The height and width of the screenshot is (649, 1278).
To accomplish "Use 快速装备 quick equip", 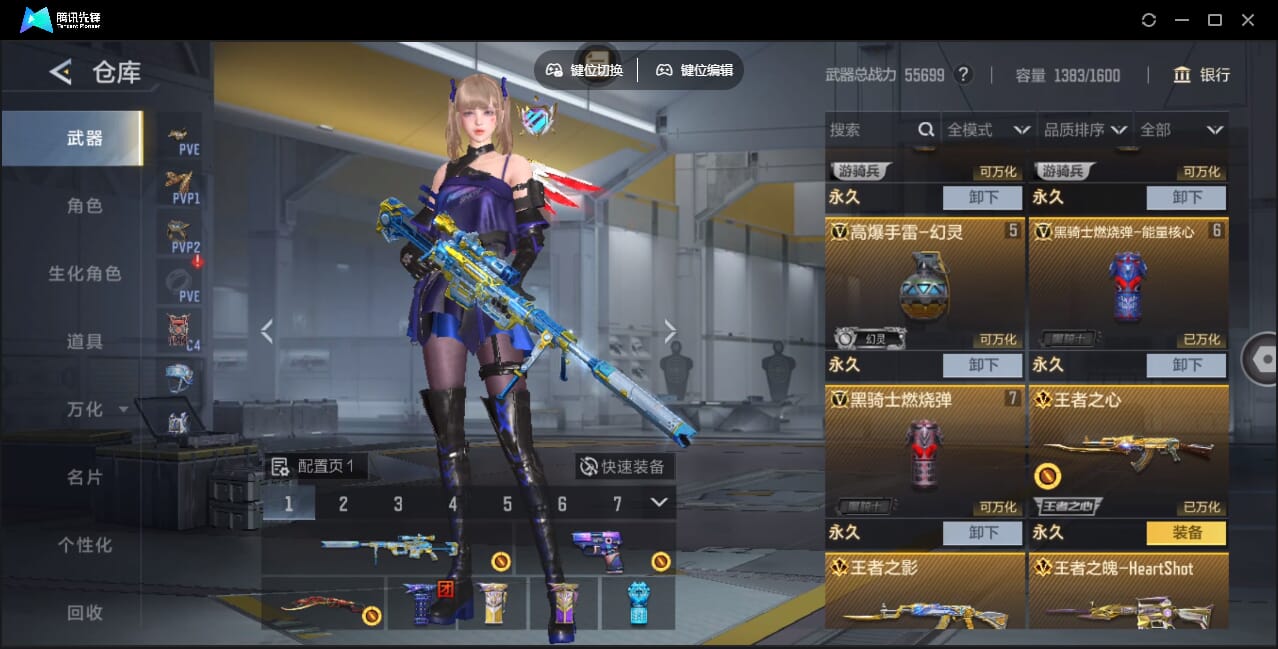I will tap(624, 467).
